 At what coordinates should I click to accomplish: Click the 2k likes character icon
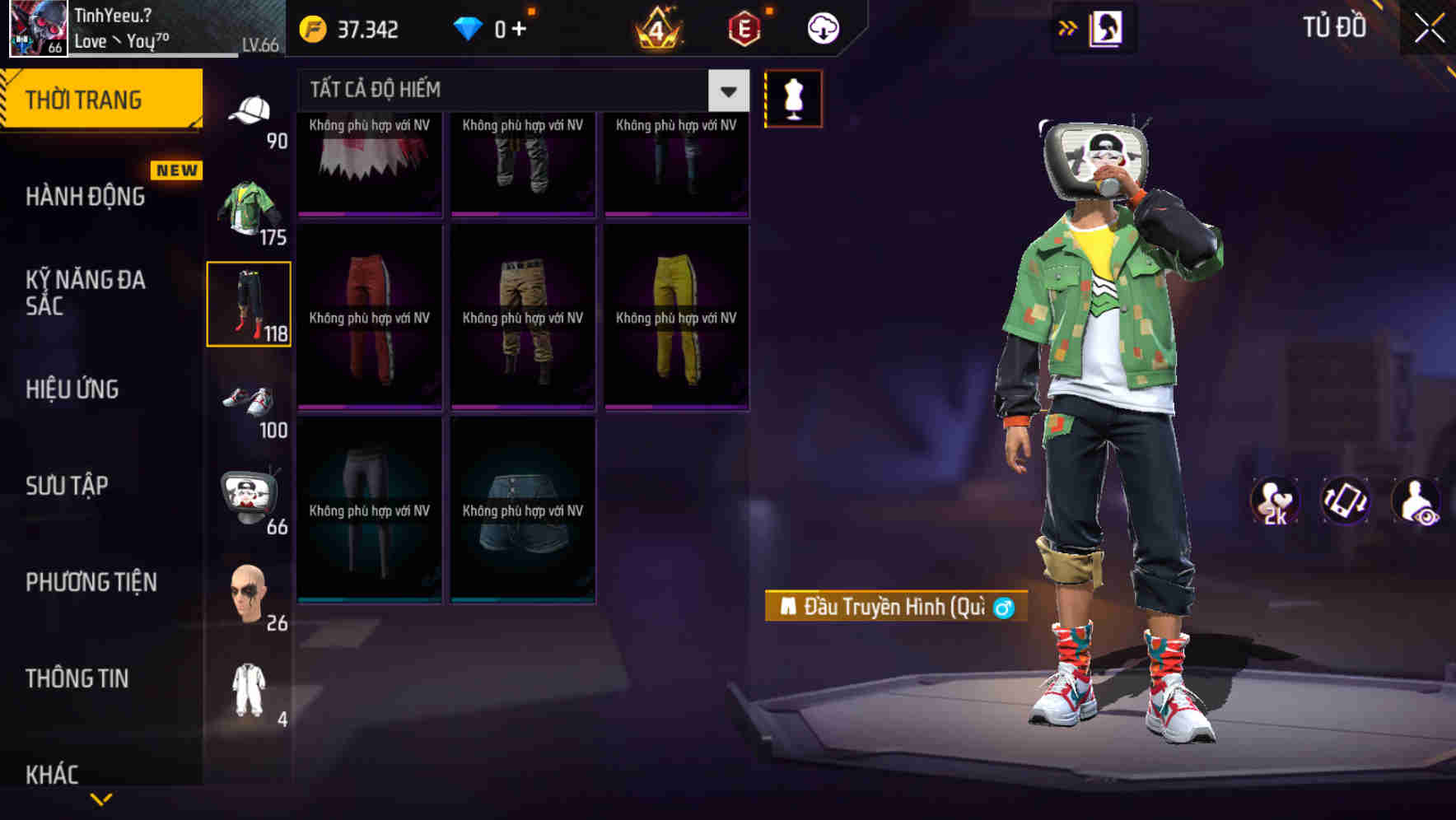pyautogui.click(x=1276, y=501)
